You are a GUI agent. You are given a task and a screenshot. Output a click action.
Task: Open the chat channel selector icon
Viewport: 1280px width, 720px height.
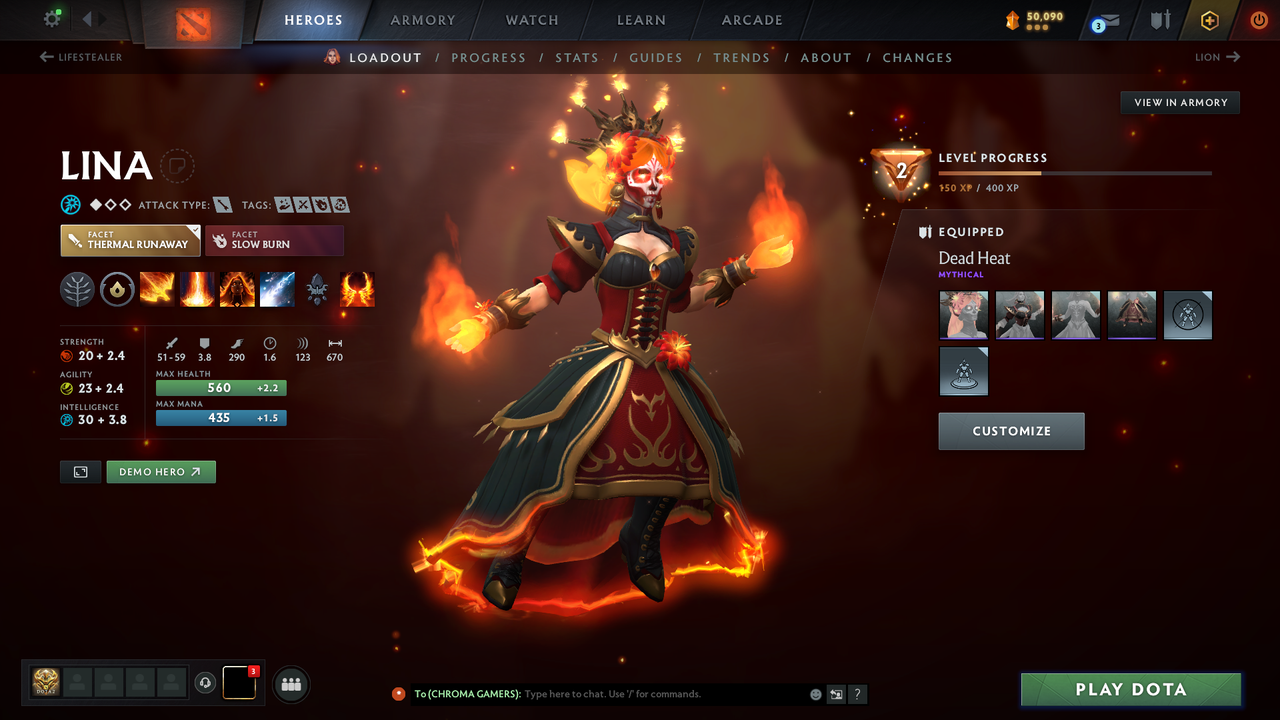tap(836, 693)
